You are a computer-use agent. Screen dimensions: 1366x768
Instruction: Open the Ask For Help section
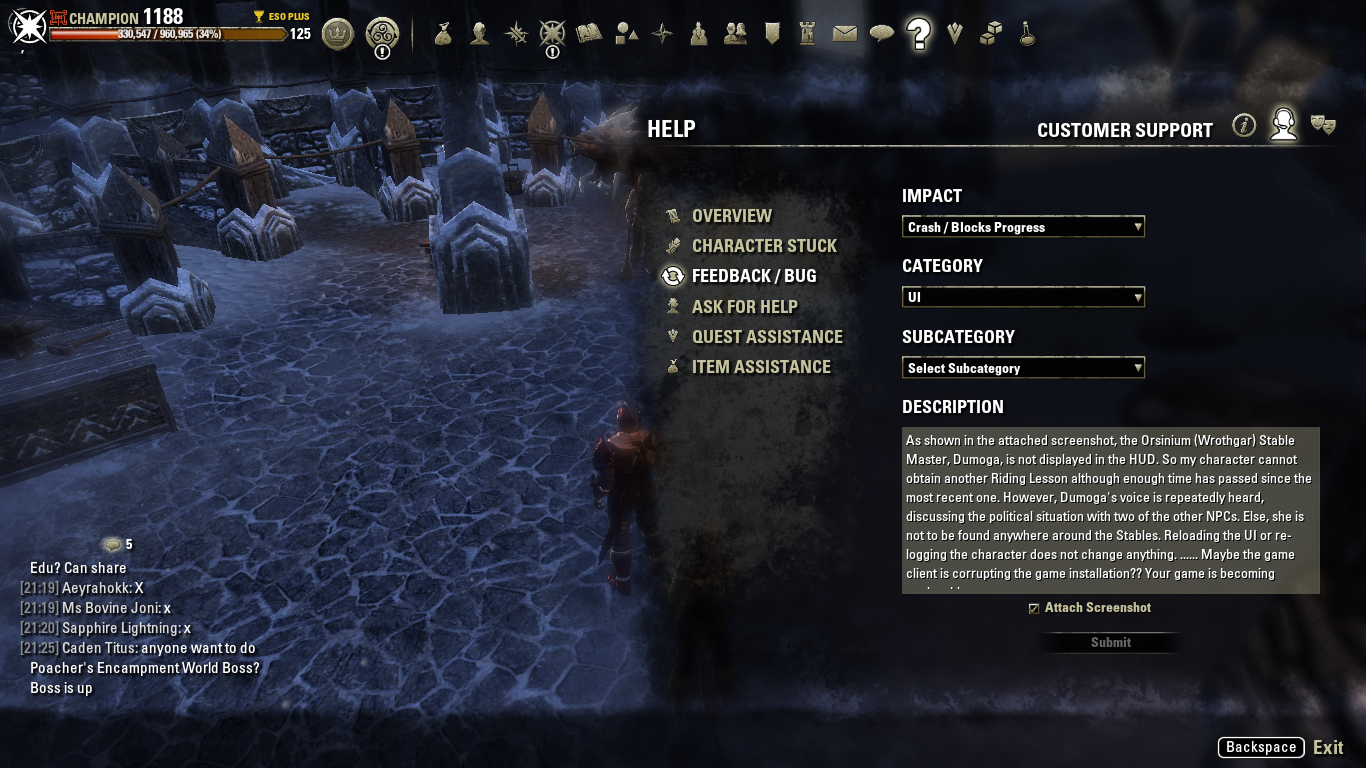coord(744,307)
